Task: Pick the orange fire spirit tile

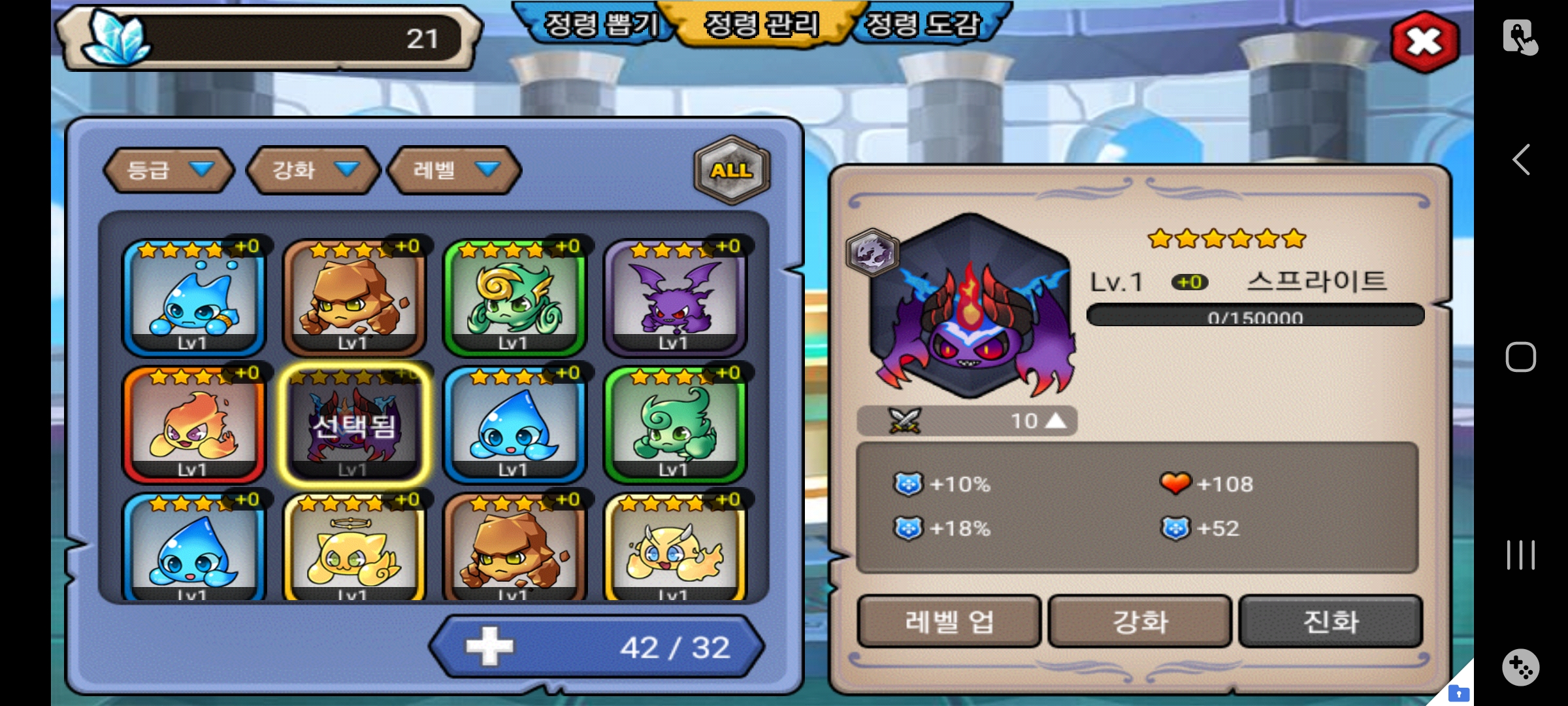Action: point(193,424)
